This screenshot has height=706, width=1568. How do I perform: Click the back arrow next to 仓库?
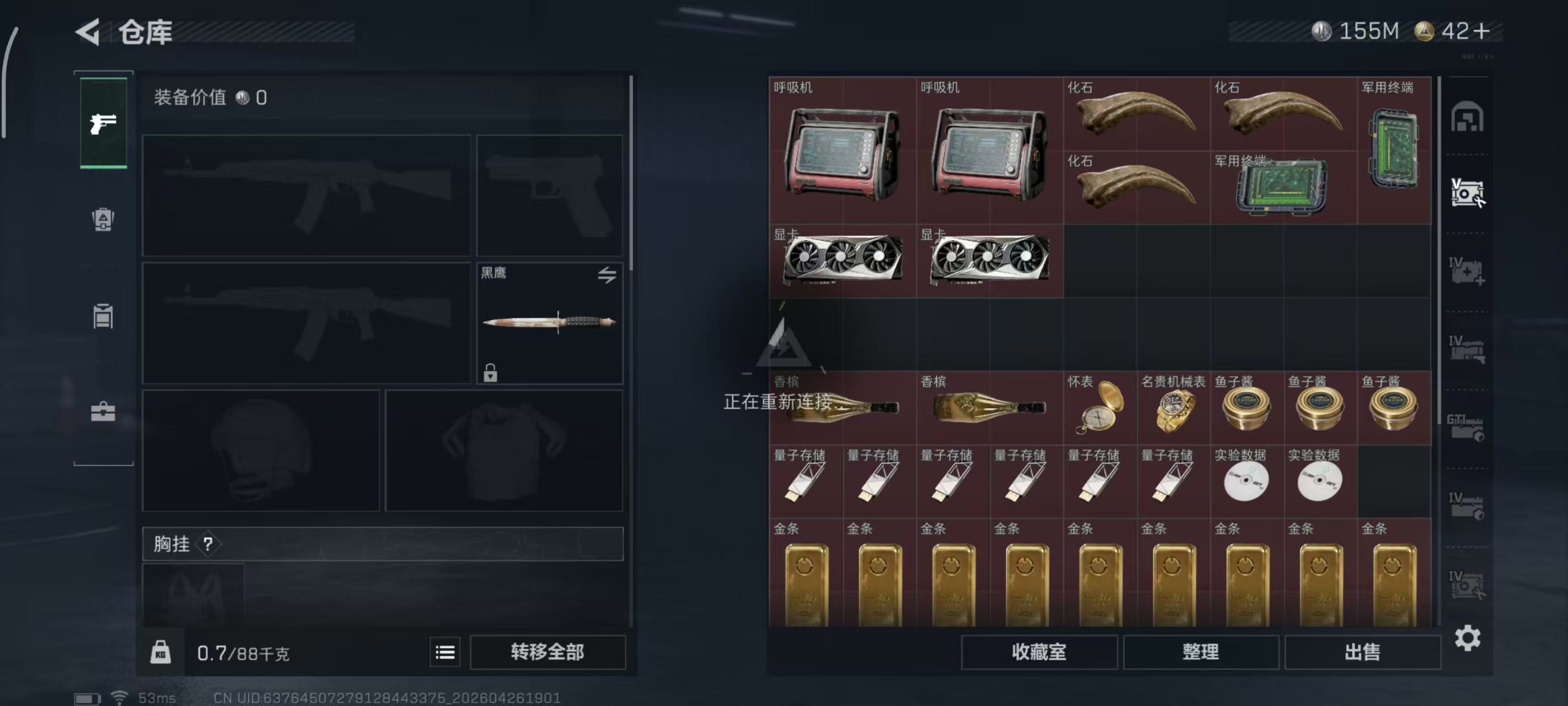(x=87, y=31)
